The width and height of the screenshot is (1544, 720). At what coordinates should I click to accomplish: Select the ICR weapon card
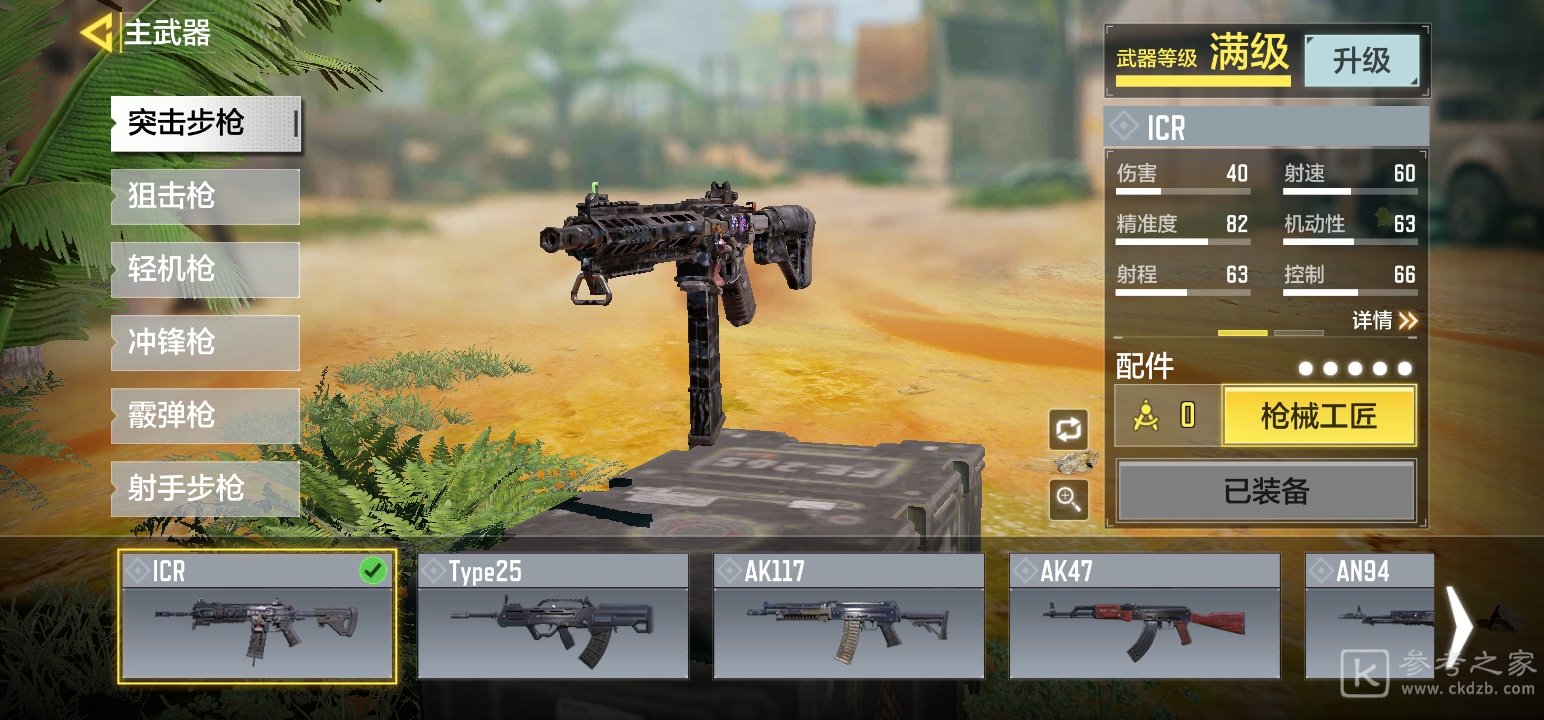tap(257, 617)
